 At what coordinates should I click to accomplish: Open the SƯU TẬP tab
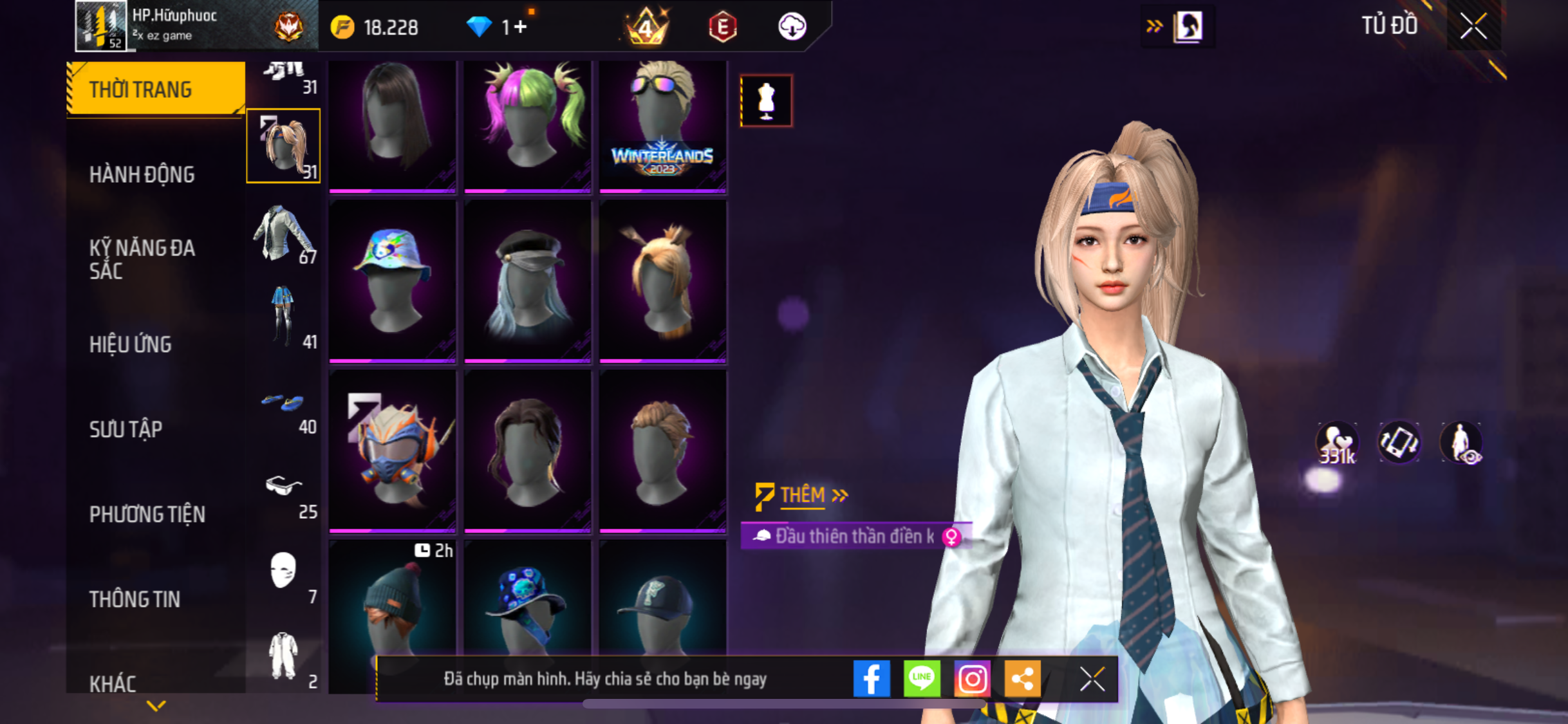click(x=126, y=429)
